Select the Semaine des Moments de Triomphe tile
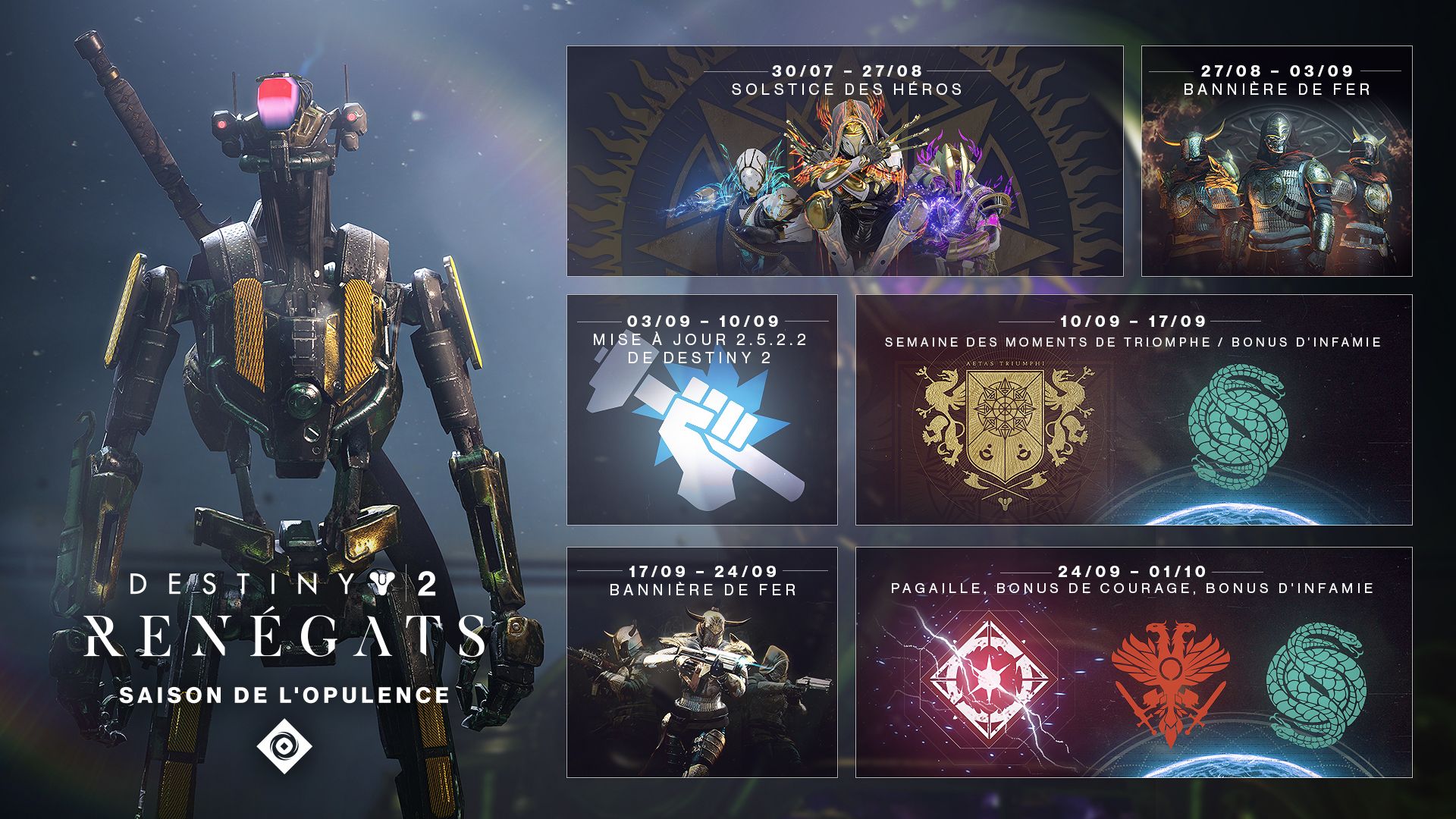Viewport: 1456px width, 819px height. tap(1133, 409)
